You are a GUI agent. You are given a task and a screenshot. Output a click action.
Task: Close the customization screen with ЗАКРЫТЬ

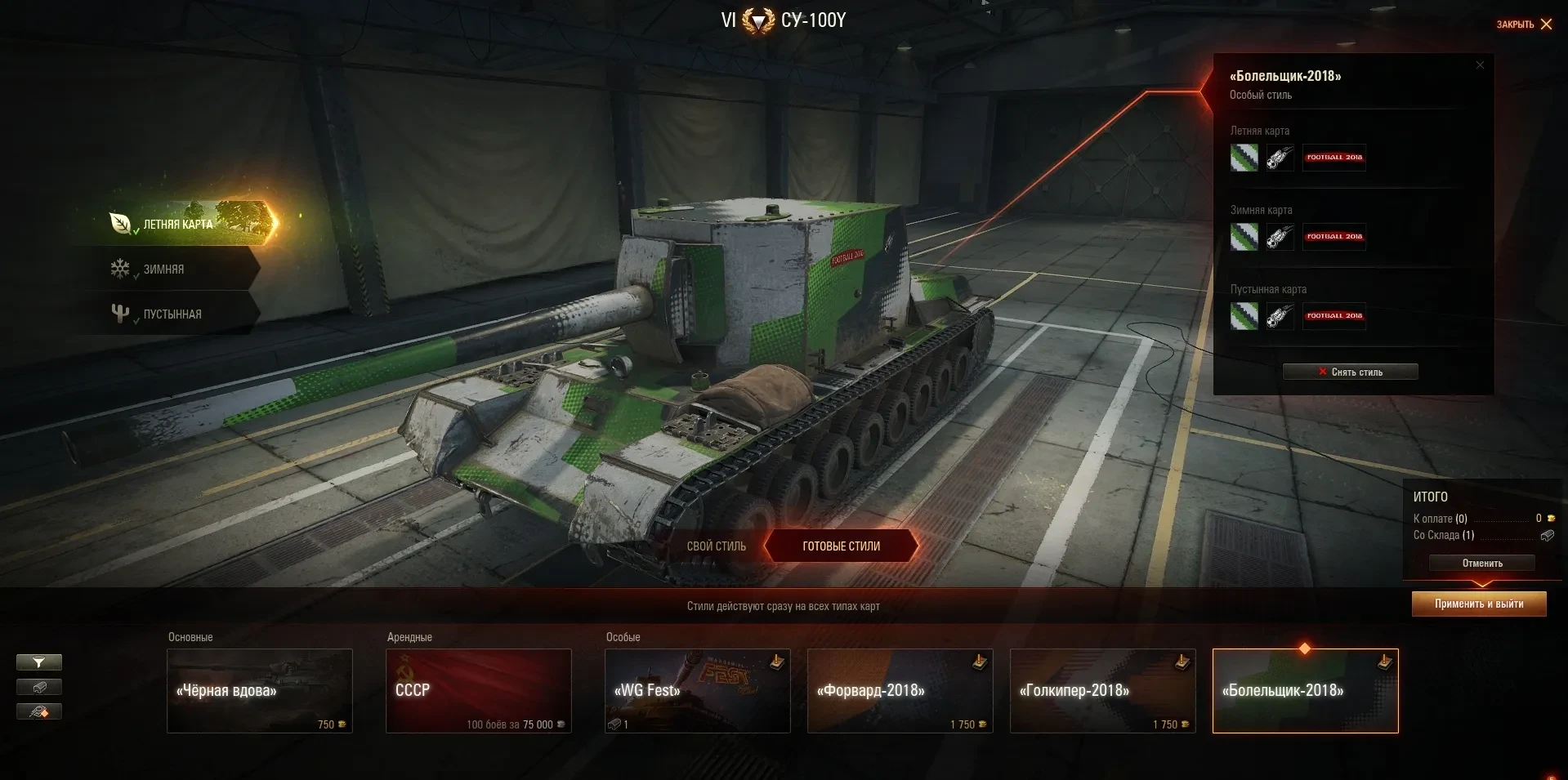click(1524, 25)
